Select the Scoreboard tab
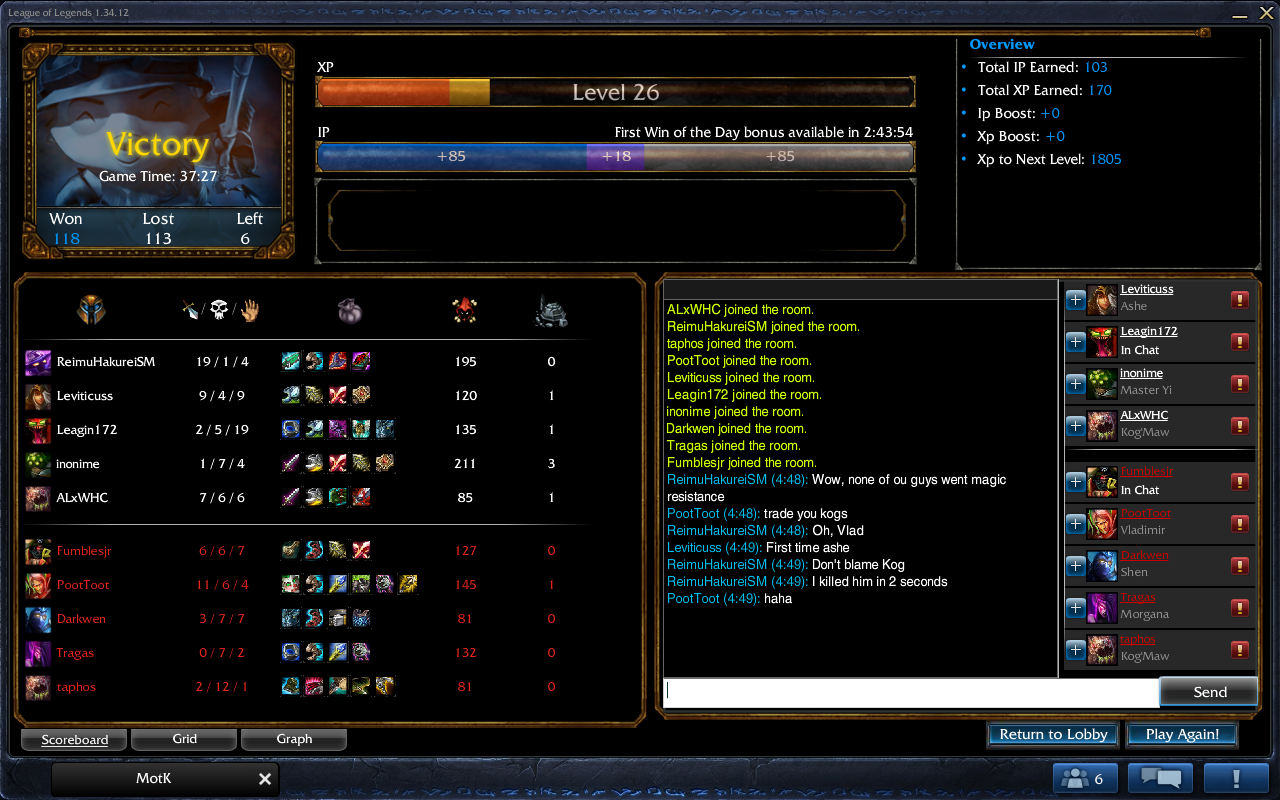Image resolution: width=1280 pixels, height=800 pixels. pyautogui.click(x=75, y=740)
